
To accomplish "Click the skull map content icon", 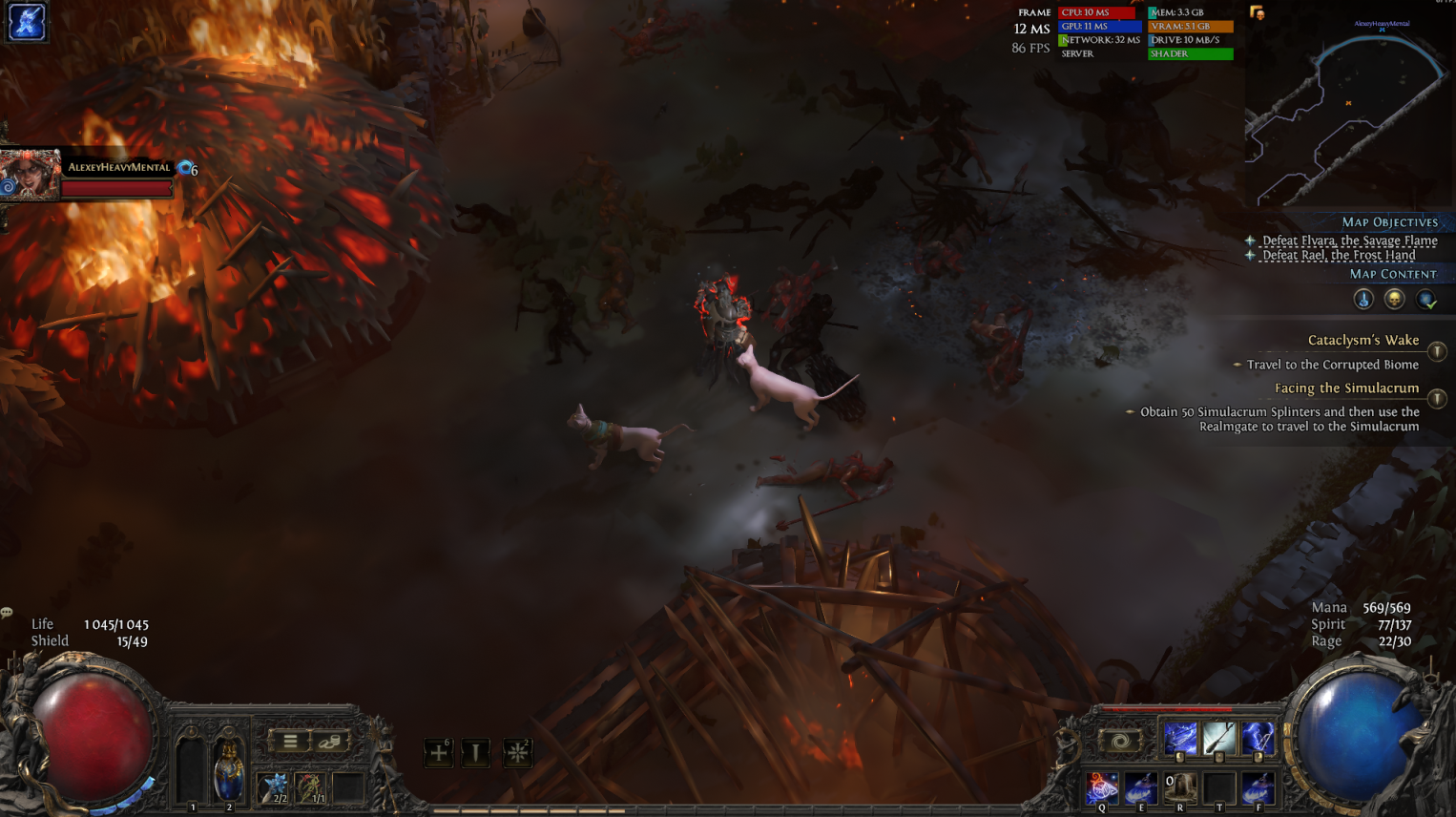I will 1394,300.
